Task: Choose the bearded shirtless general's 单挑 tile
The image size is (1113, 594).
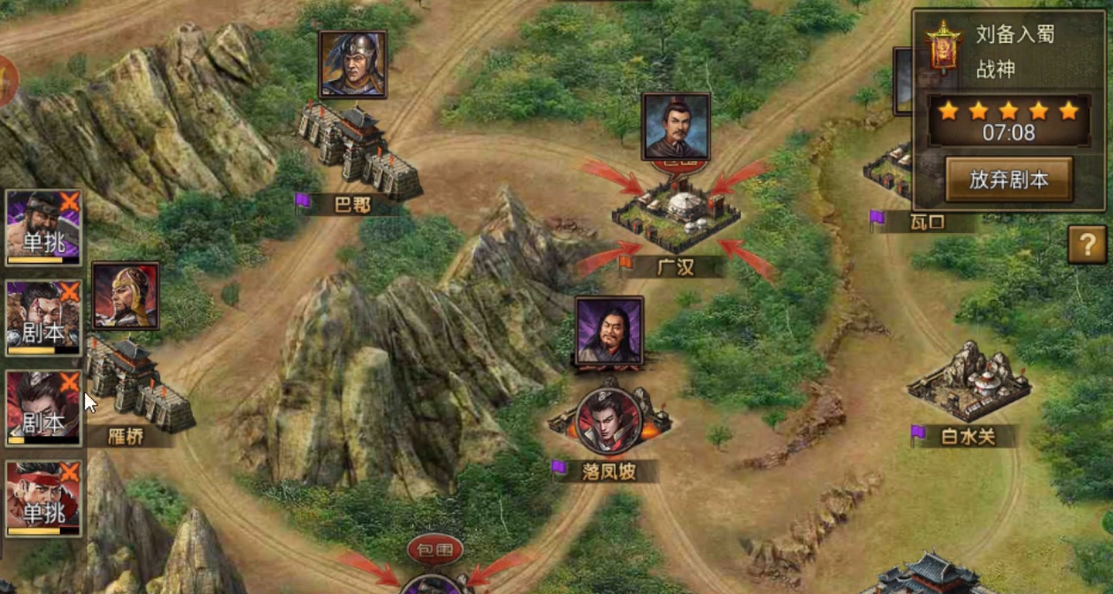Action: tap(44, 227)
